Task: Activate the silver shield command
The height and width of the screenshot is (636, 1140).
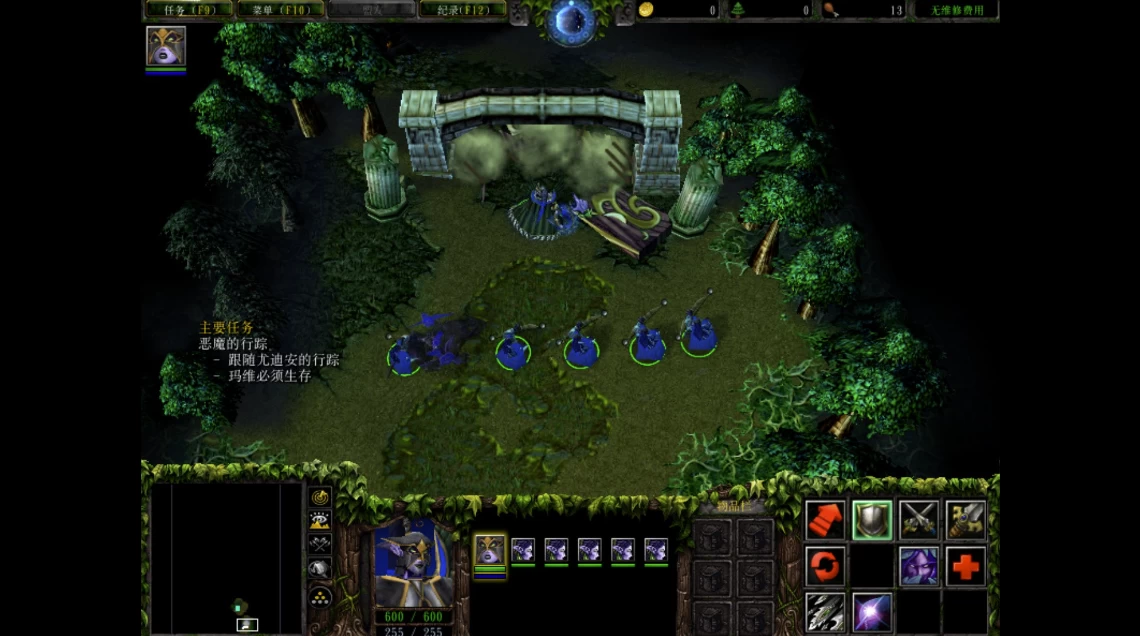Action: [x=872, y=520]
